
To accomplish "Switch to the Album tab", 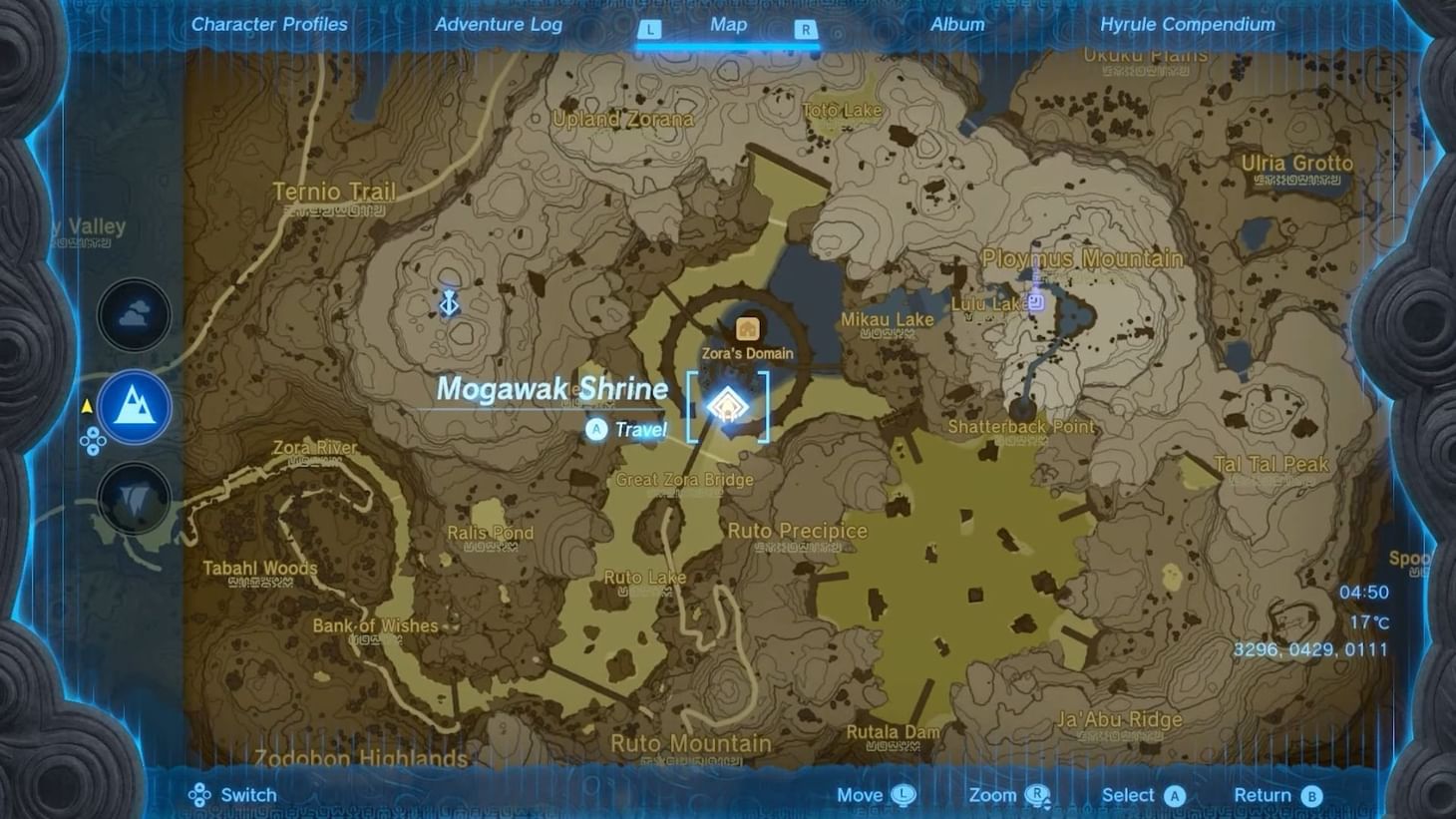I will [956, 23].
